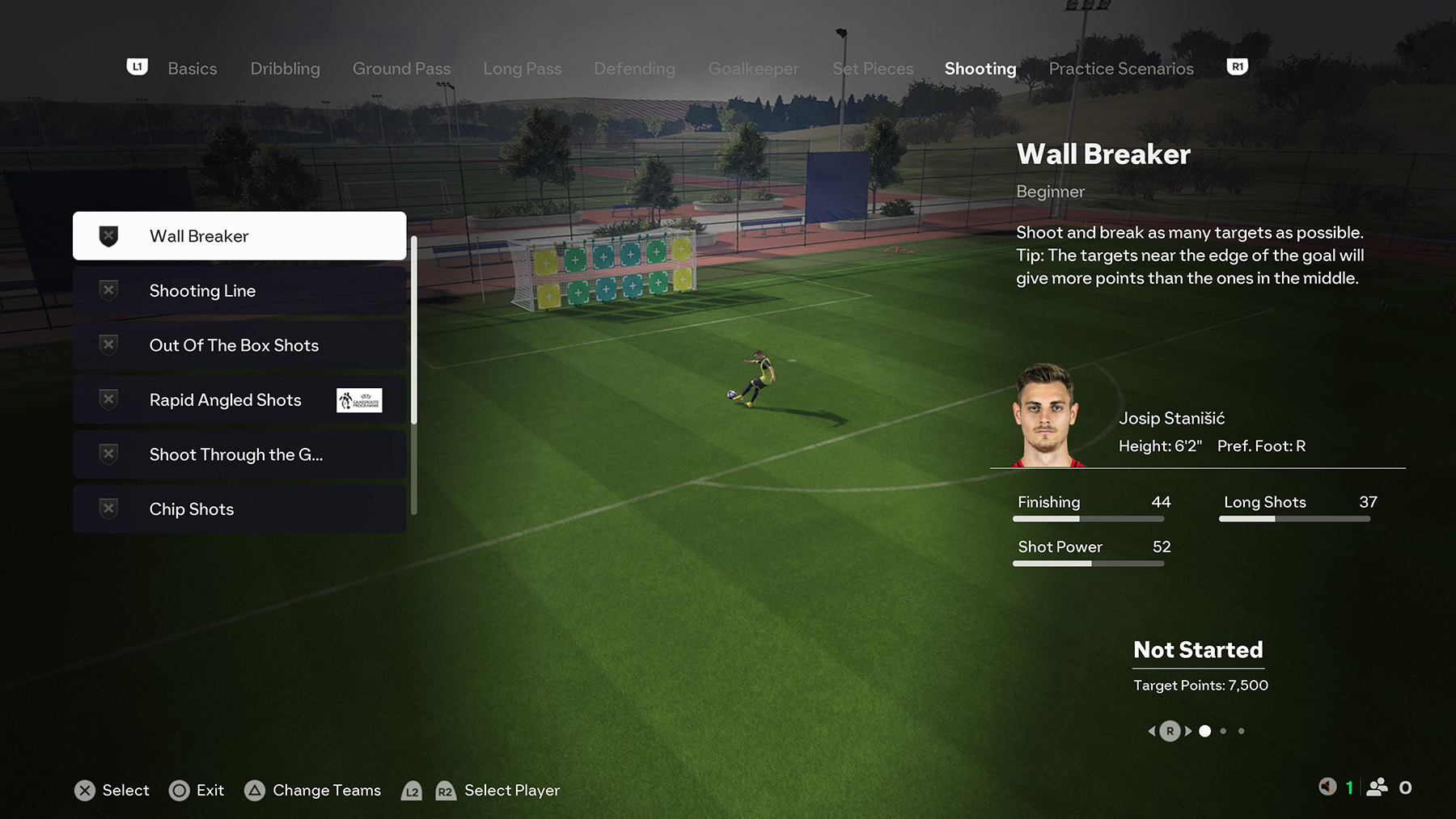Click the R1 shoulder button icon
This screenshot has height=819, width=1456.
(1237, 66)
